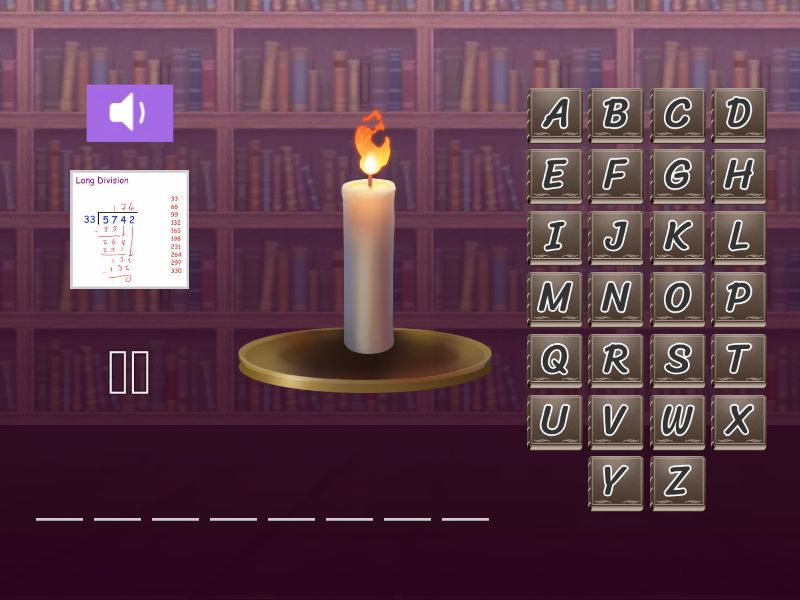Select the letter U tile
Screen dimensions: 800x600
[x=555, y=421]
